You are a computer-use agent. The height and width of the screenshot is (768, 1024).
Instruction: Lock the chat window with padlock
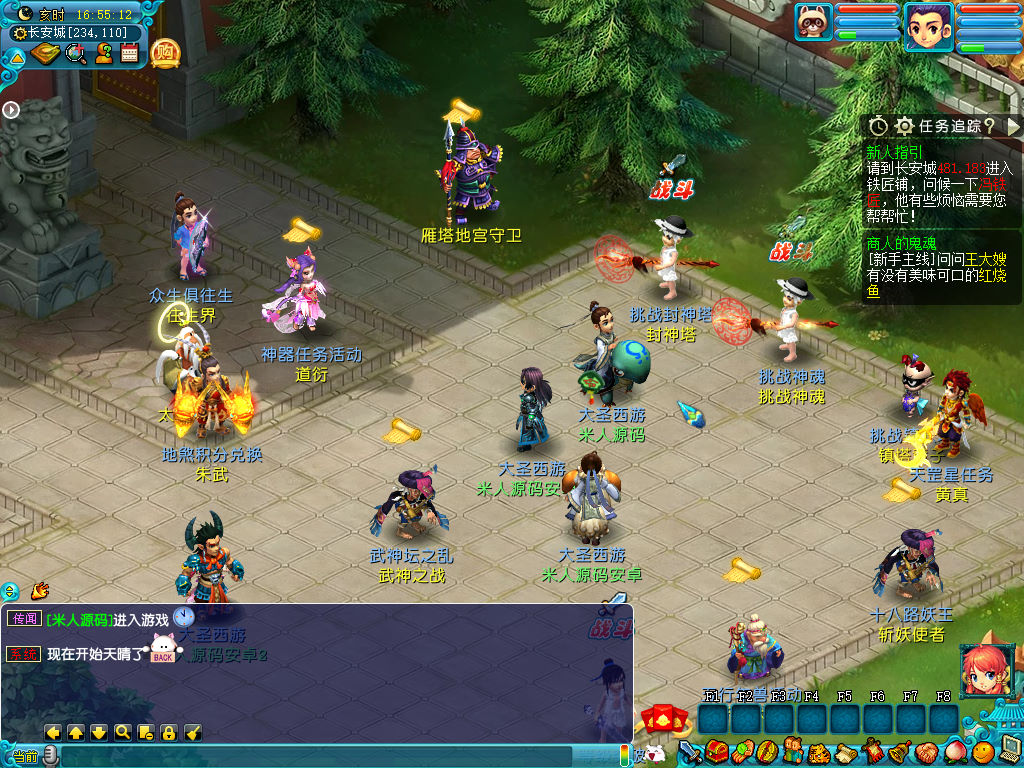pos(169,732)
